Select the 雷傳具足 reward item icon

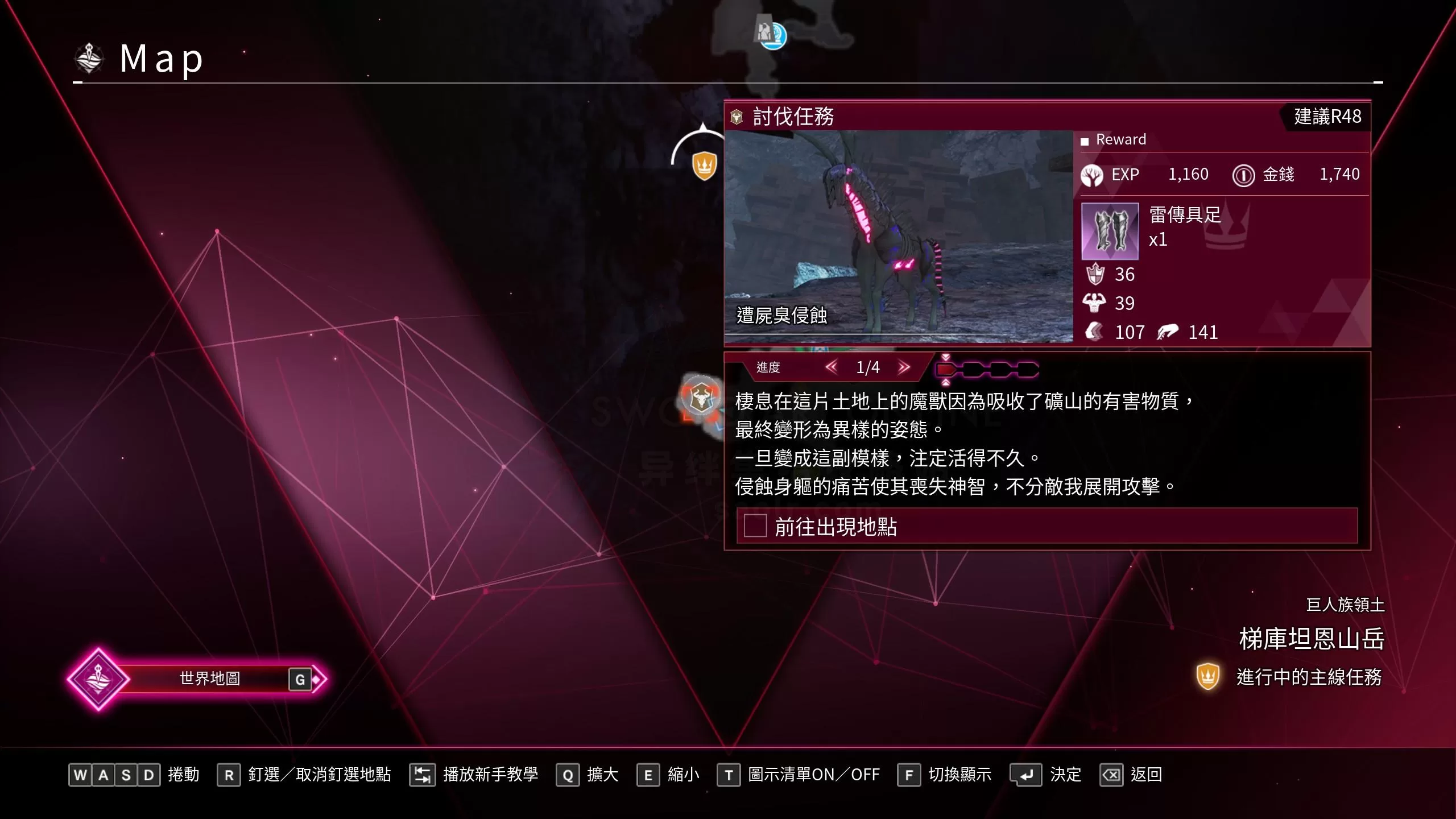(1110, 231)
